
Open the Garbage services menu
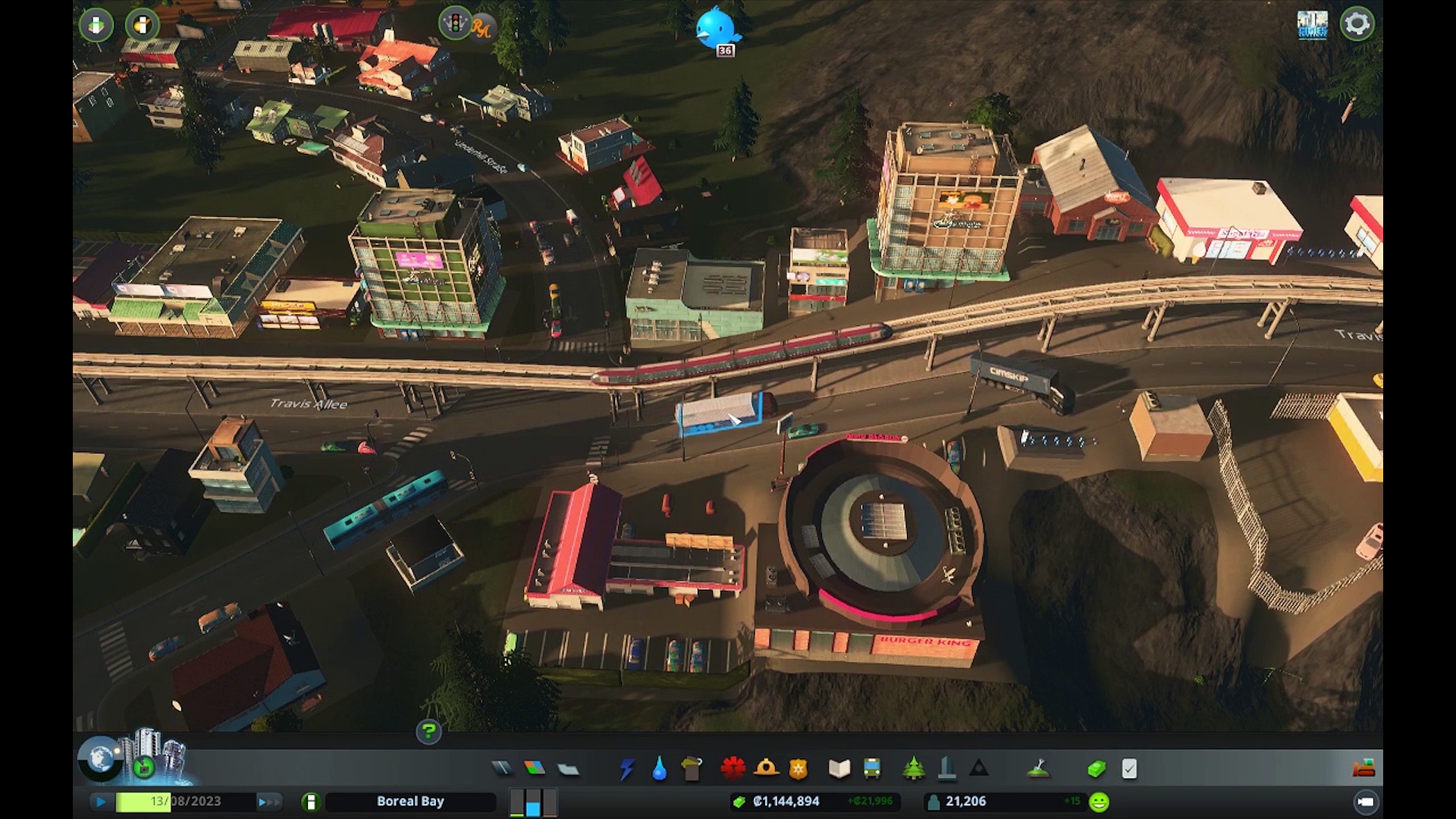tap(692, 769)
